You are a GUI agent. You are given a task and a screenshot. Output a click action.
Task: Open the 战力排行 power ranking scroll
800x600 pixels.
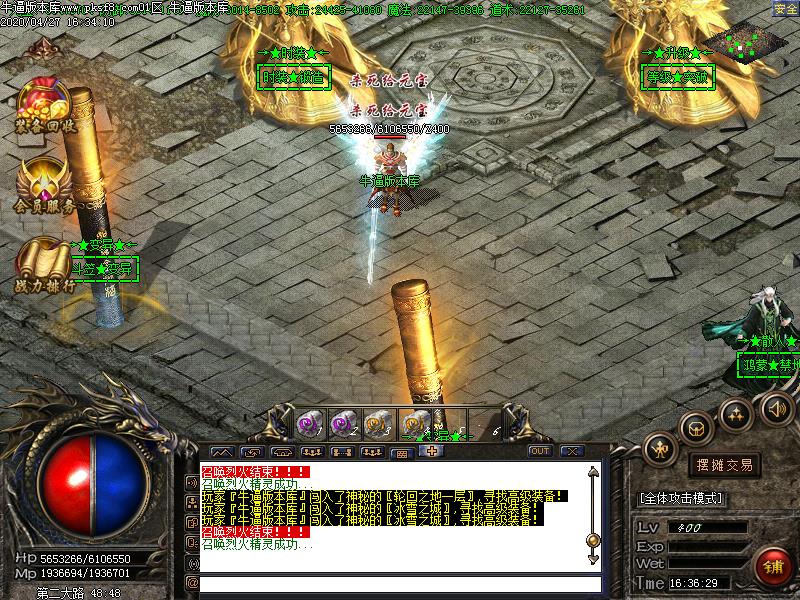pyautogui.click(x=44, y=263)
